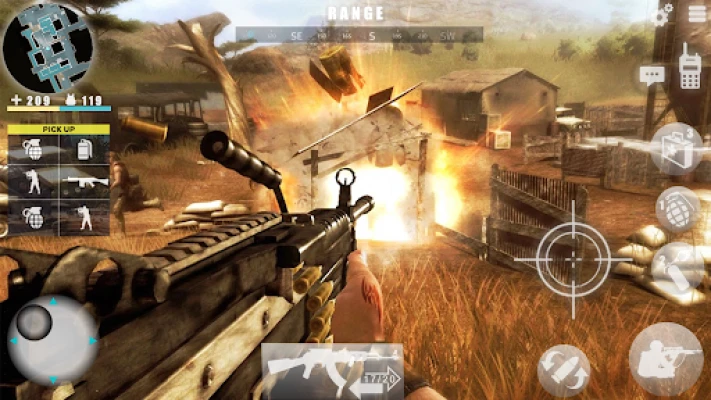Image resolution: width=711 pixels, height=400 pixels.
Task: Tap the compass heading bar
Action: (359, 35)
